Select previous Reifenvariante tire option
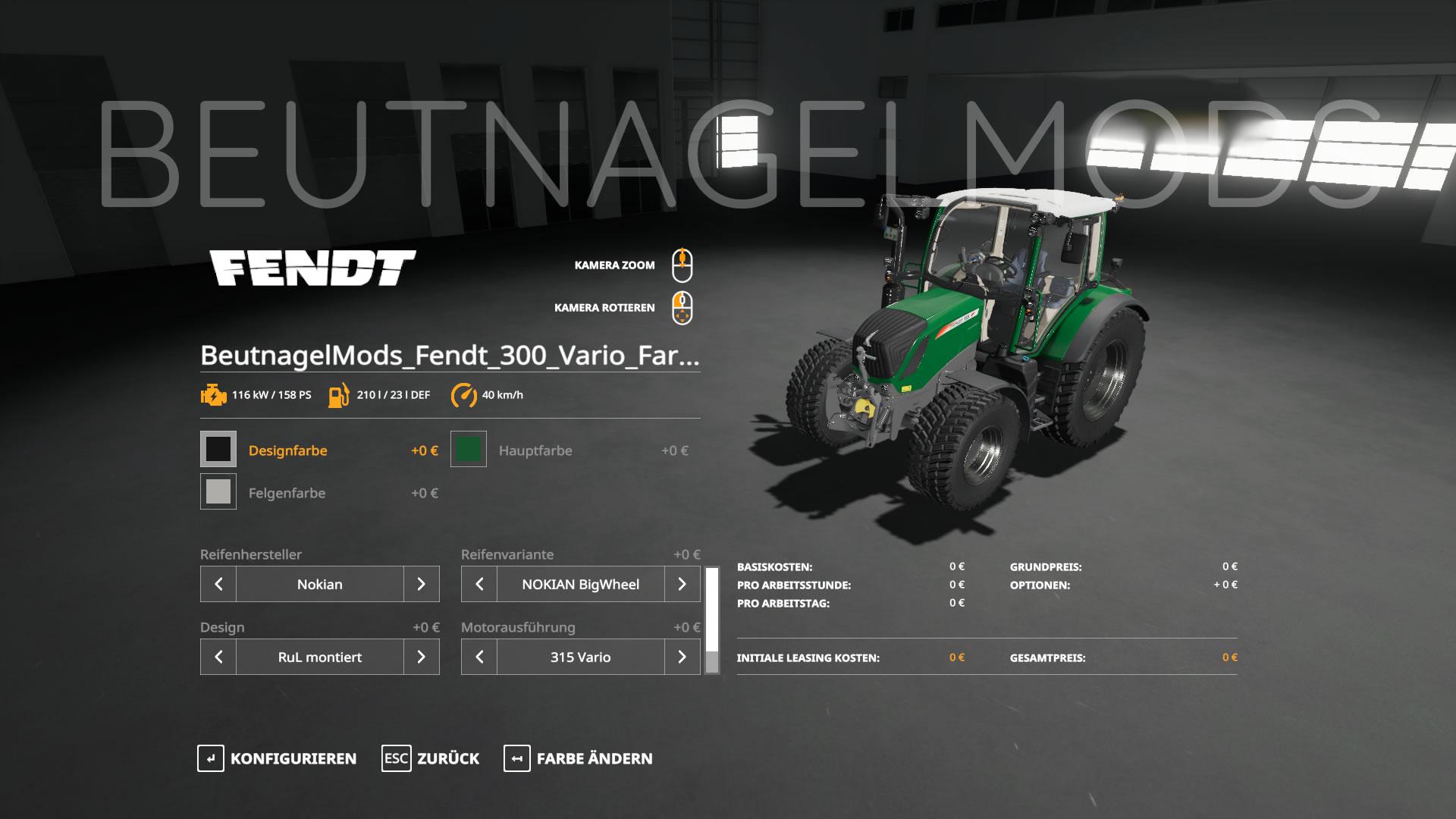Viewport: 1456px width, 819px height. pyautogui.click(x=479, y=584)
